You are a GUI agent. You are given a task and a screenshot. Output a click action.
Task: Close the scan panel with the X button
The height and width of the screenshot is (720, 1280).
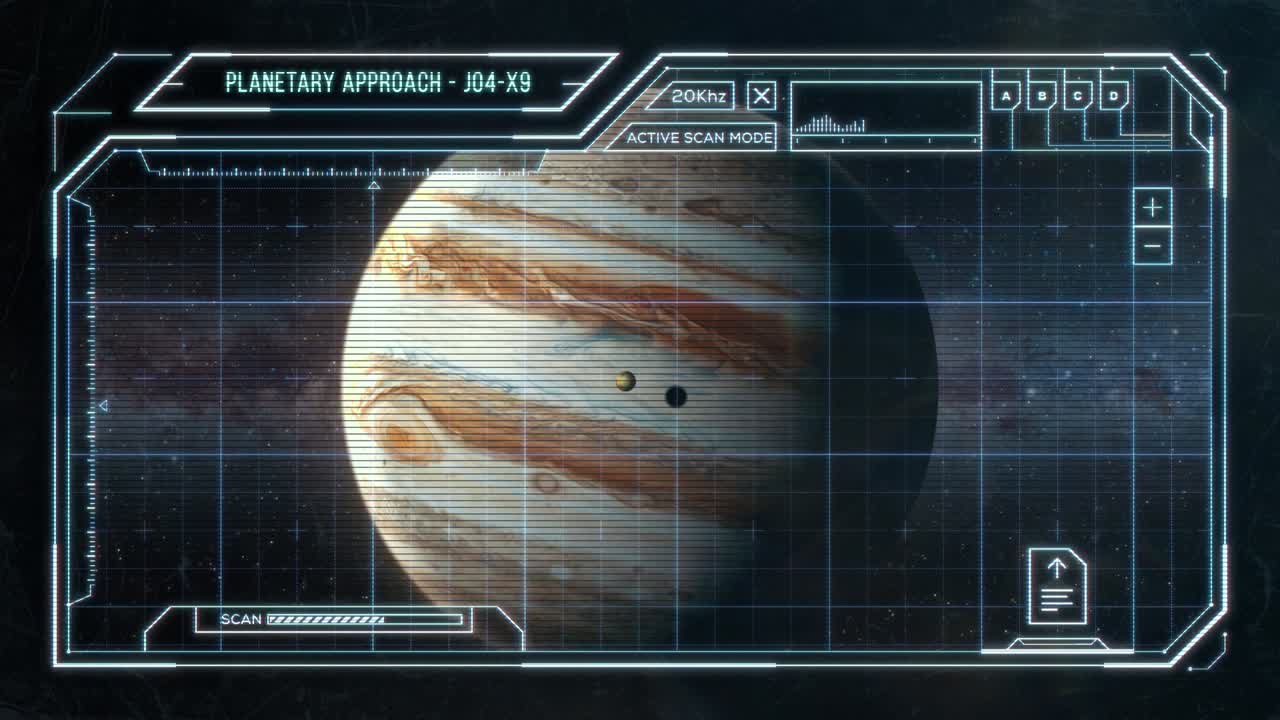762,96
